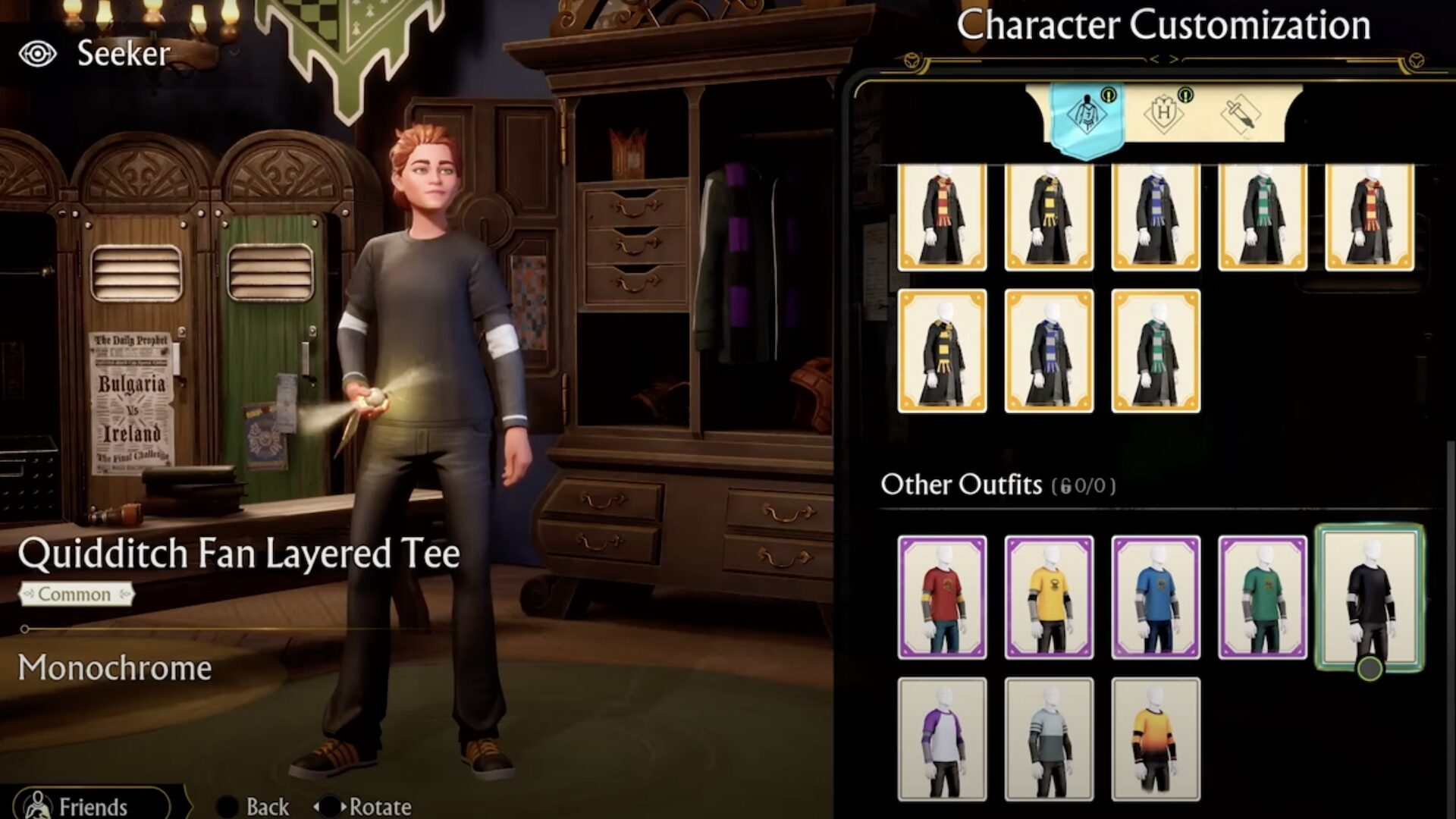Click the highlighted outfits tab
This screenshot has height=819, width=1456.
tap(1086, 115)
